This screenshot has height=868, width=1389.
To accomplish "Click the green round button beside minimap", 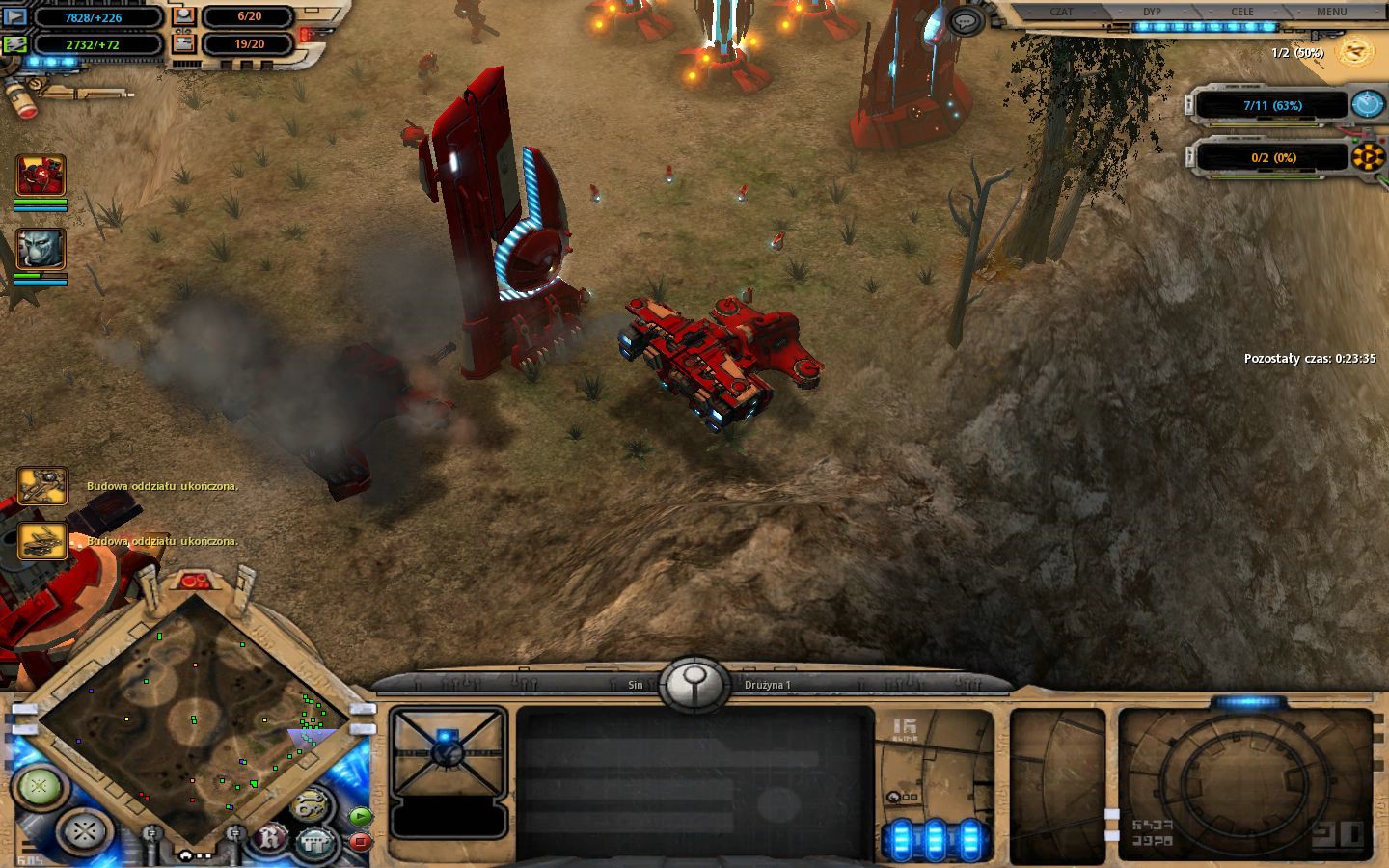I will tap(39, 786).
